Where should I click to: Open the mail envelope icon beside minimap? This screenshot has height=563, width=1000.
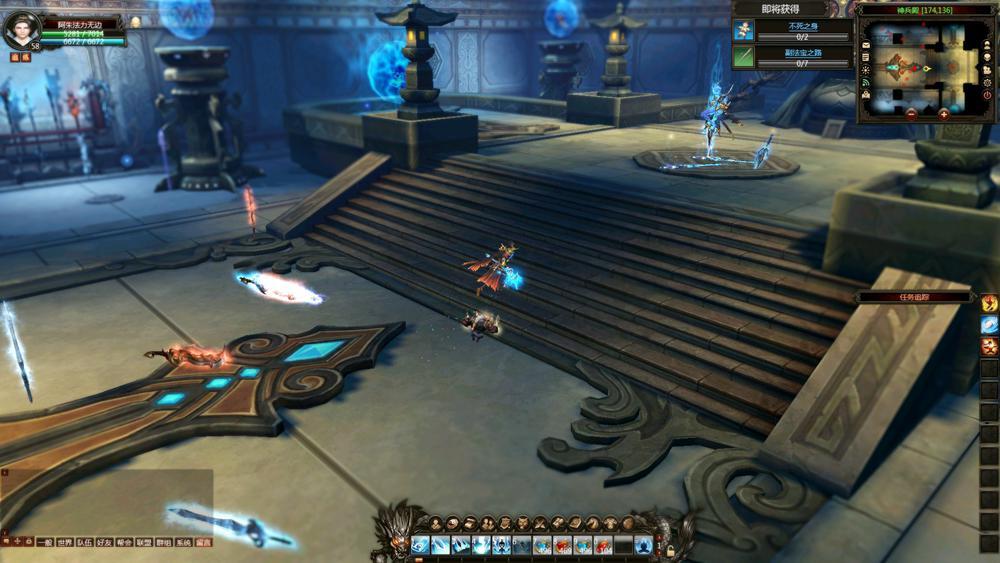pyautogui.click(x=865, y=43)
